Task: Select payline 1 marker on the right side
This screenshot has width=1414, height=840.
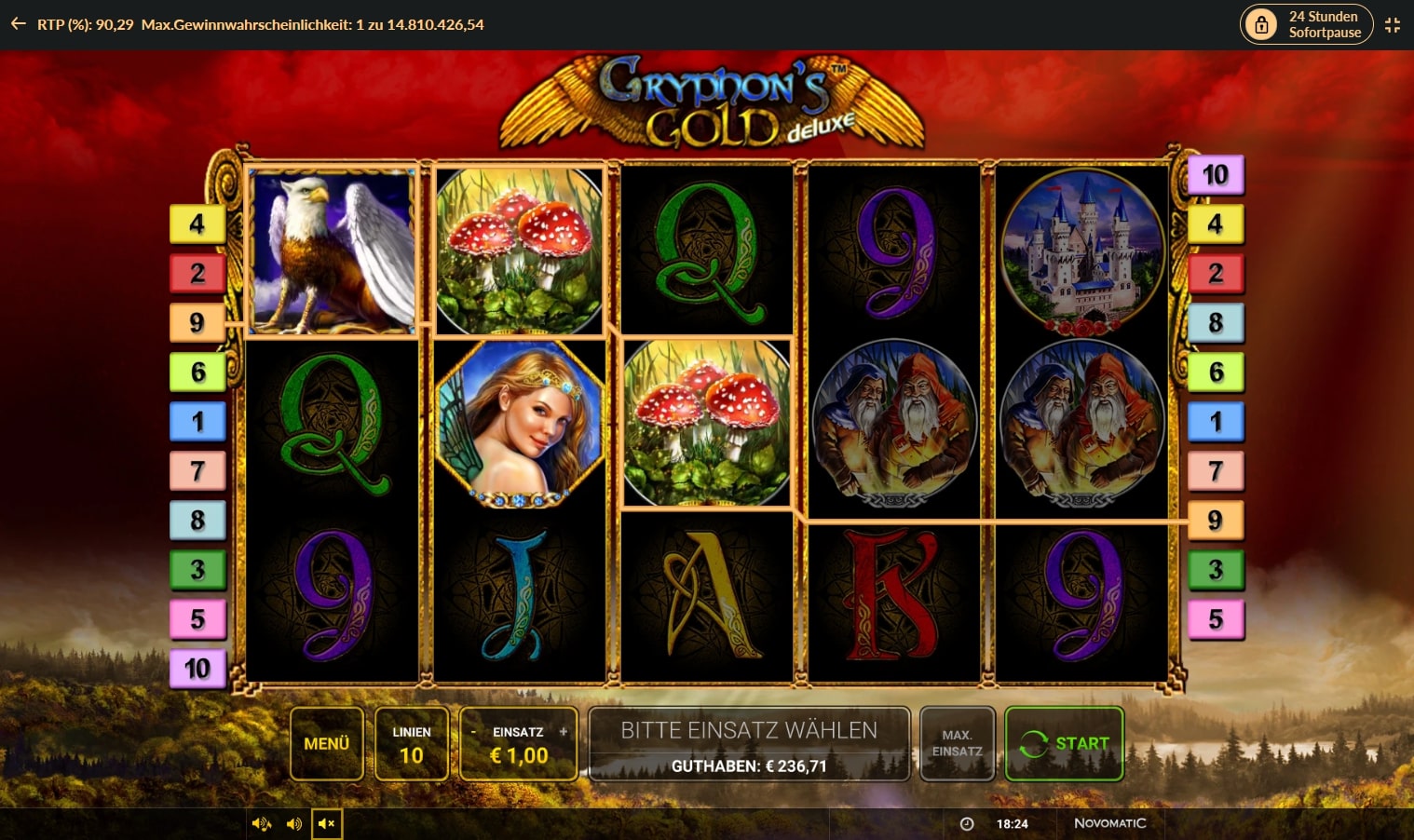Action: [1216, 421]
